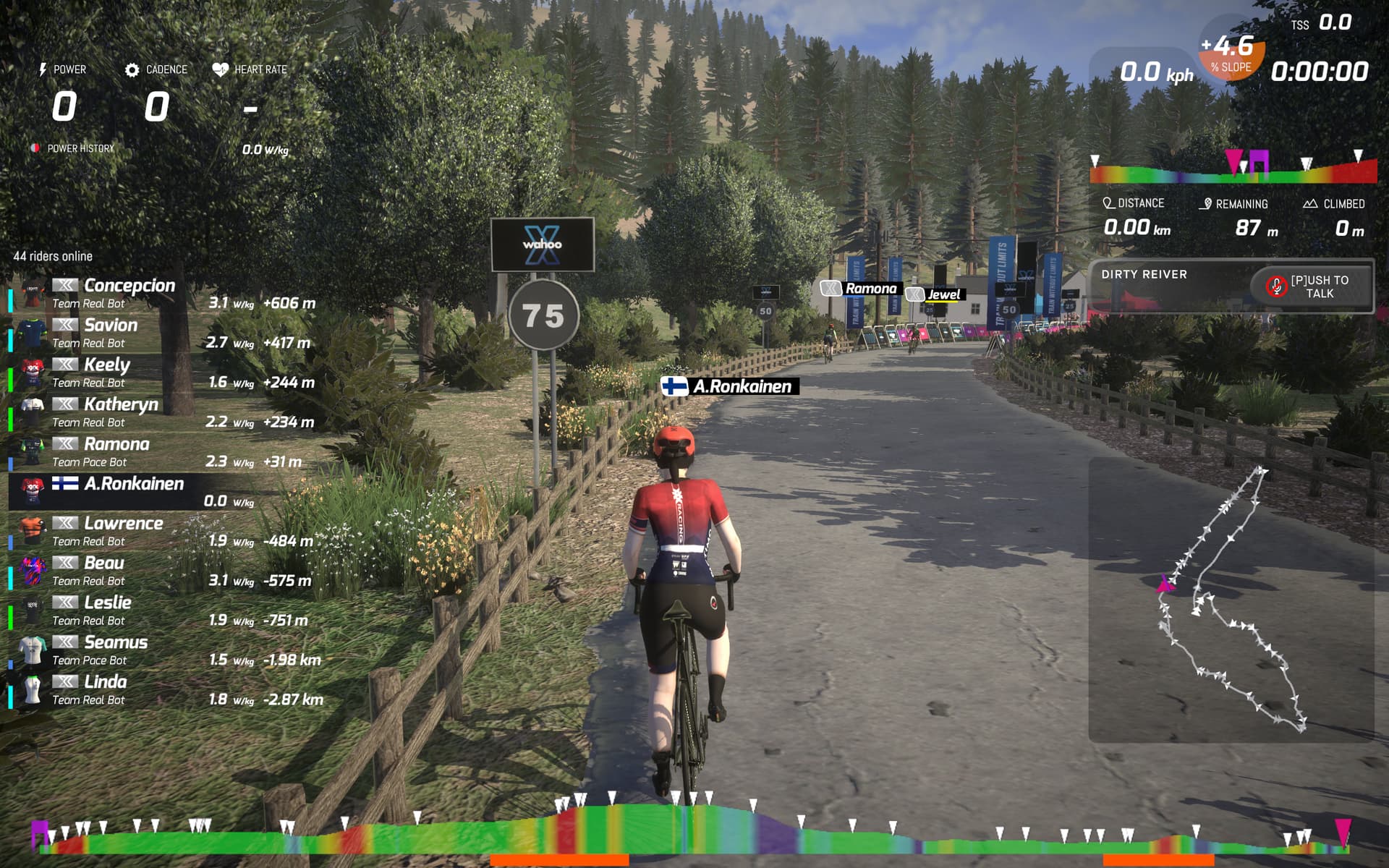
Task: Select Lawrence in the riders list
Action: (163, 532)
